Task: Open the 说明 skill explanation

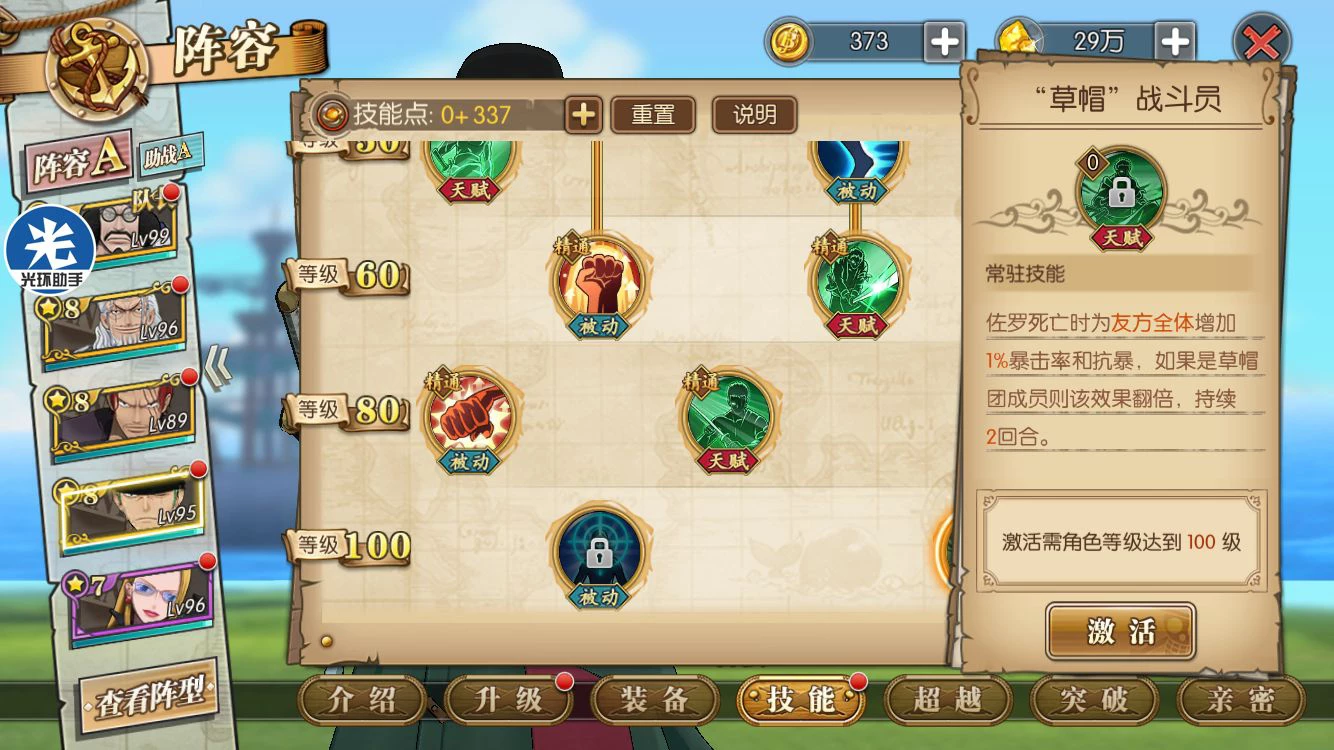Action: click(754, 115)
